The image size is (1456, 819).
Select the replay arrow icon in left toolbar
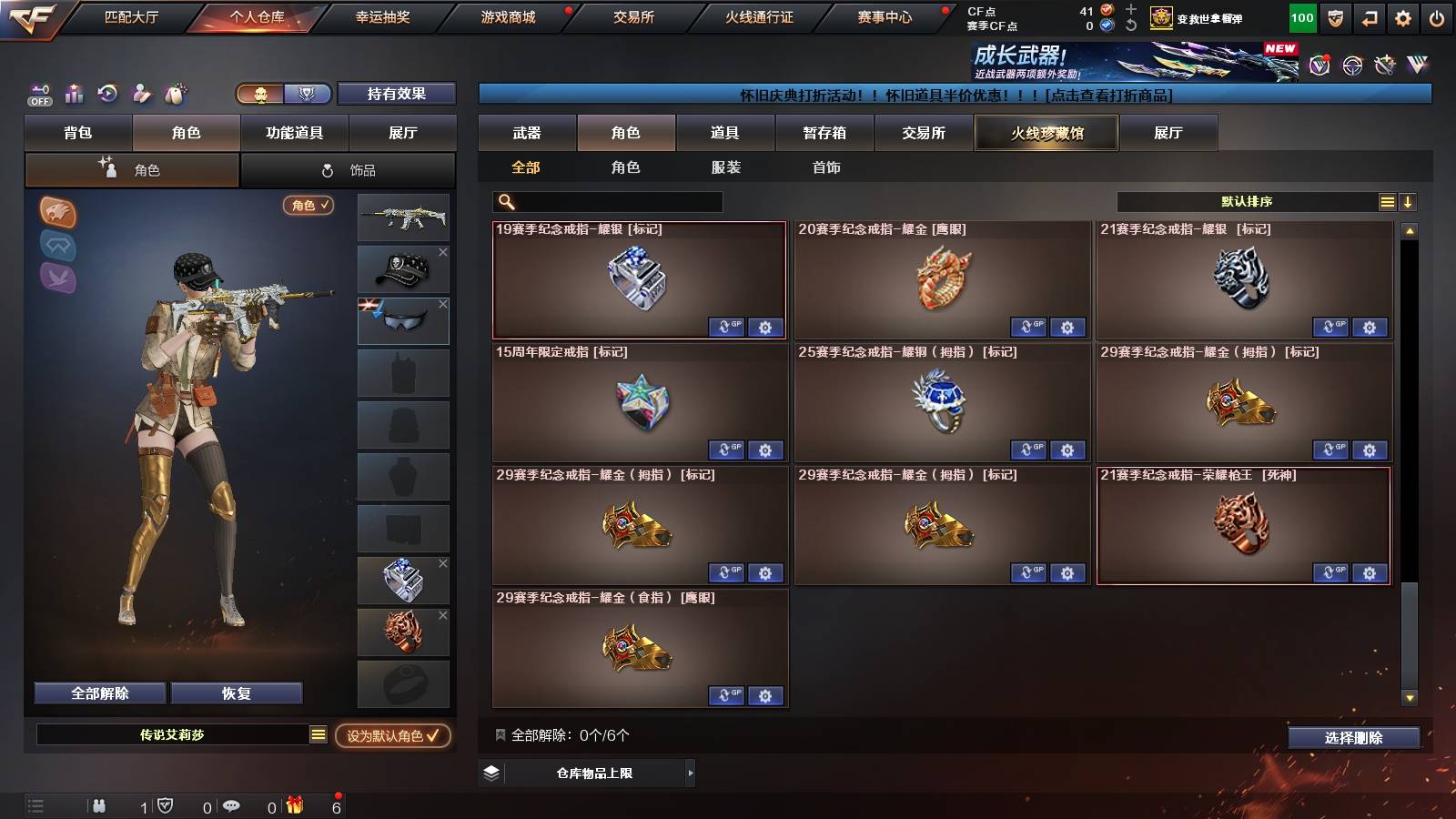(107, 93)
